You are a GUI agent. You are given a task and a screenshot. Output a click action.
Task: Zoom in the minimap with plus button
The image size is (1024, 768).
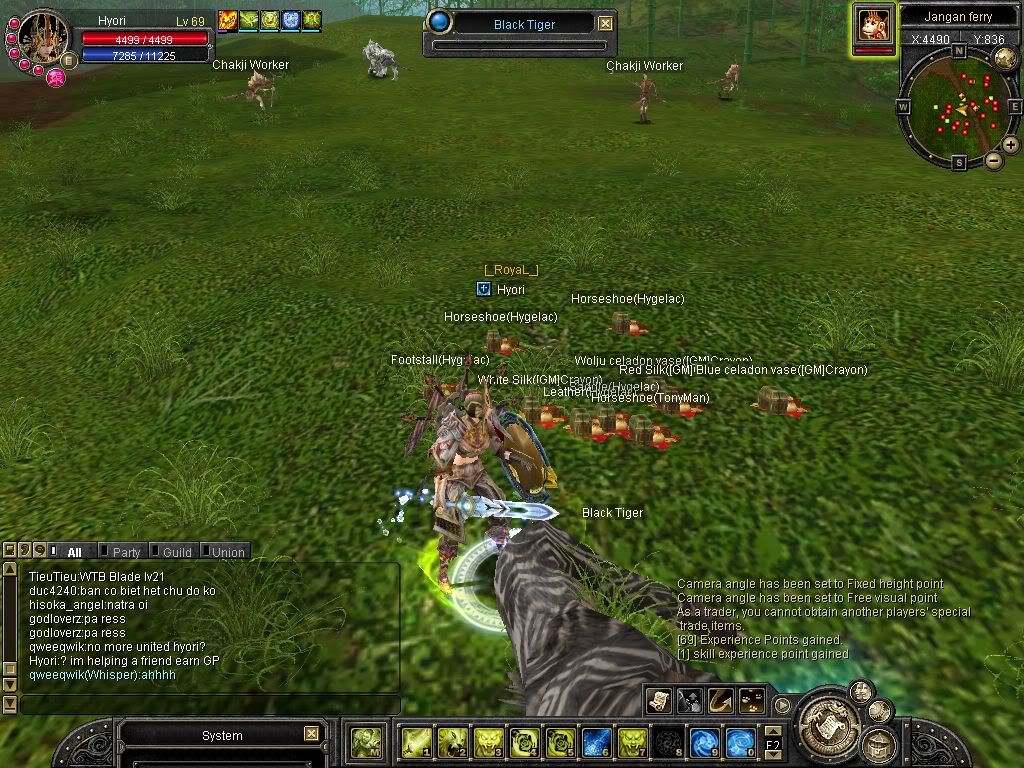click(x=1011, y=145)
